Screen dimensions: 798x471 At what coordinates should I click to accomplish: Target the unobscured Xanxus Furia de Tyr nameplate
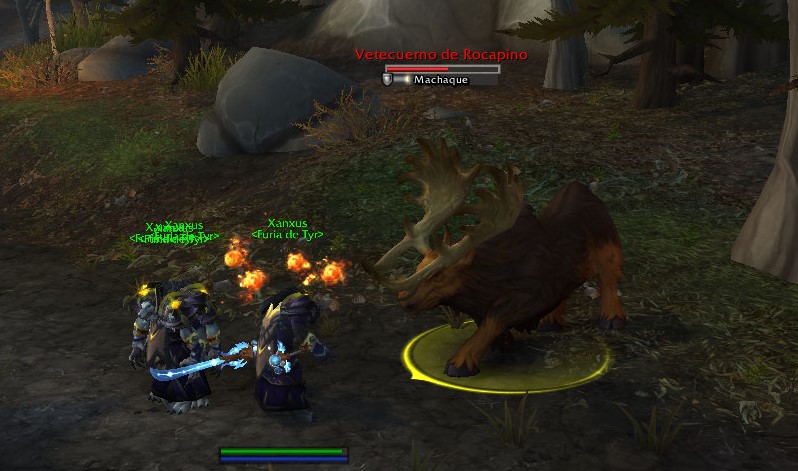coord(287,229)
